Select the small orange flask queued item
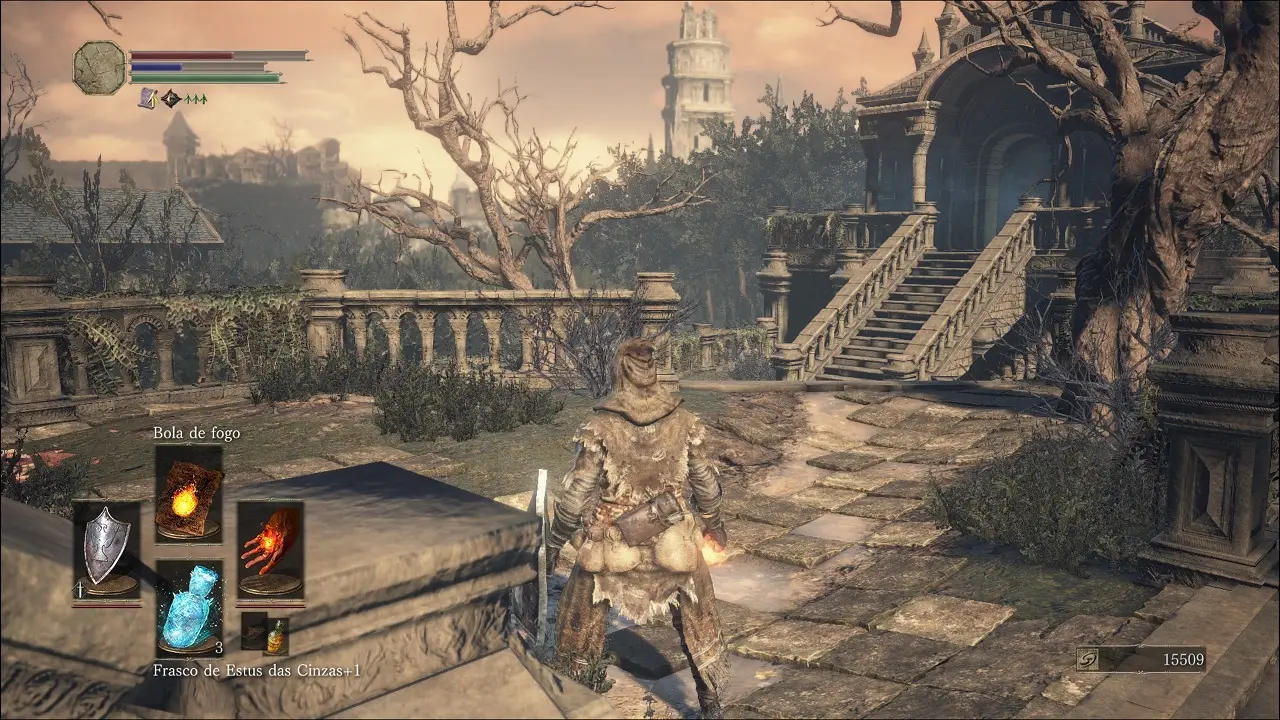This screenshot has height=720, width=1280. tap(276, 633)
